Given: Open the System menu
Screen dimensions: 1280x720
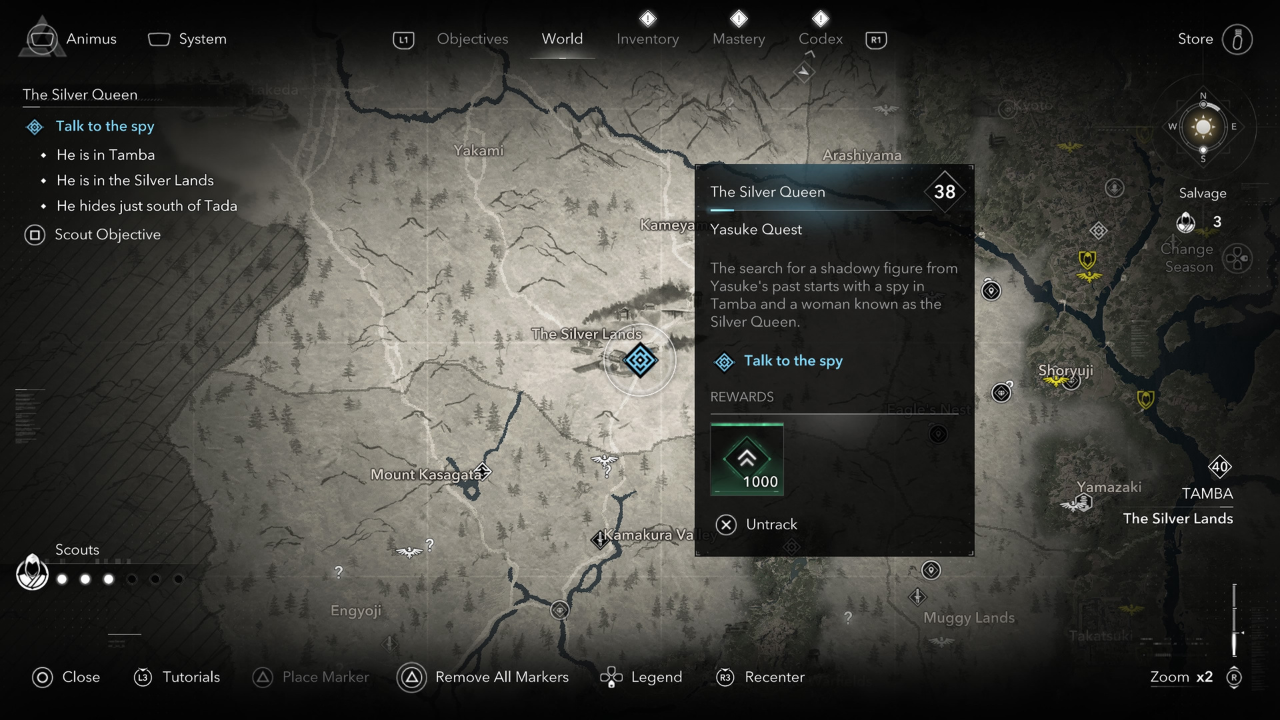Looking at the screenshot, I should tap(187, 39).
